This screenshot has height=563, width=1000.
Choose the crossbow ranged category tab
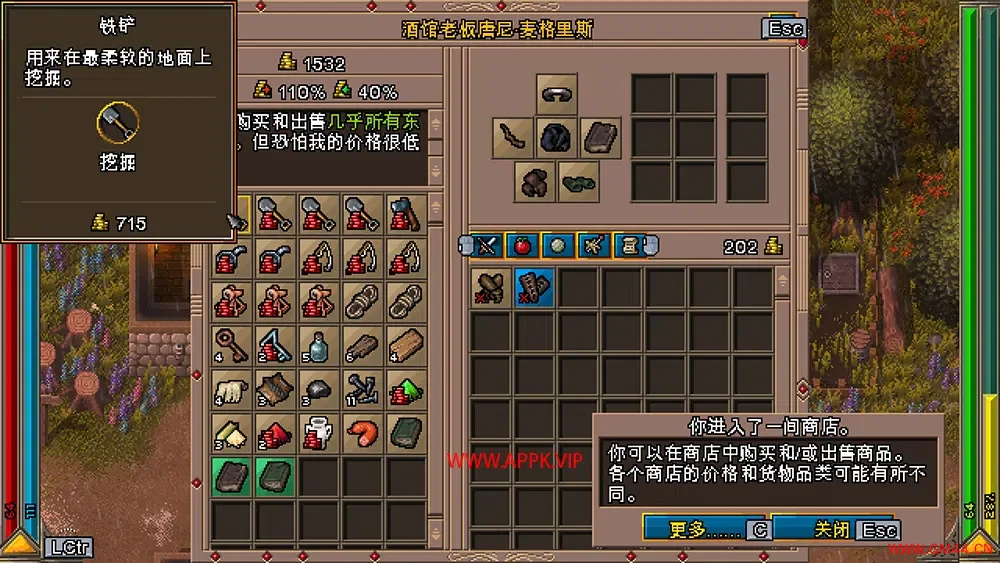pyautogui.click(x=593, y=245)
